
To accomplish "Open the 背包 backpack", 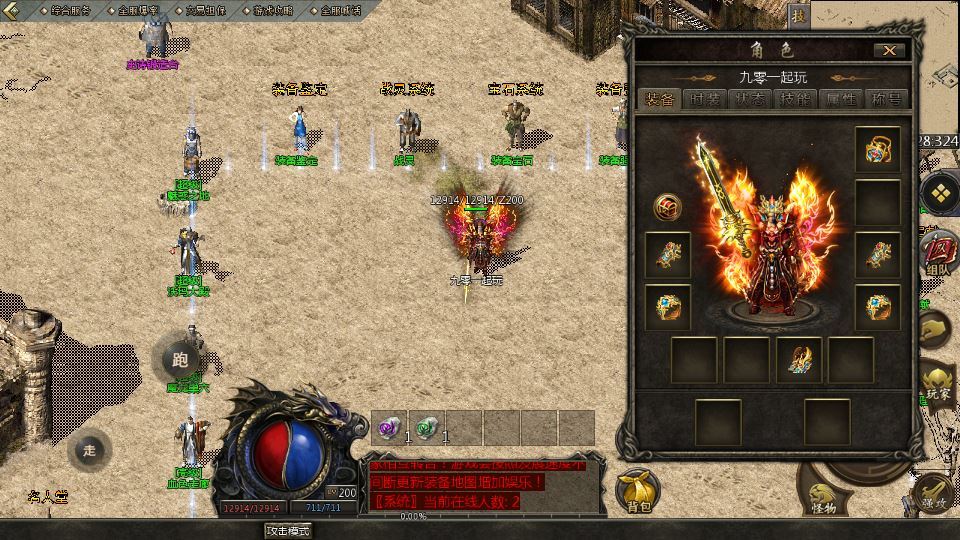I will [x=638, y=492].
